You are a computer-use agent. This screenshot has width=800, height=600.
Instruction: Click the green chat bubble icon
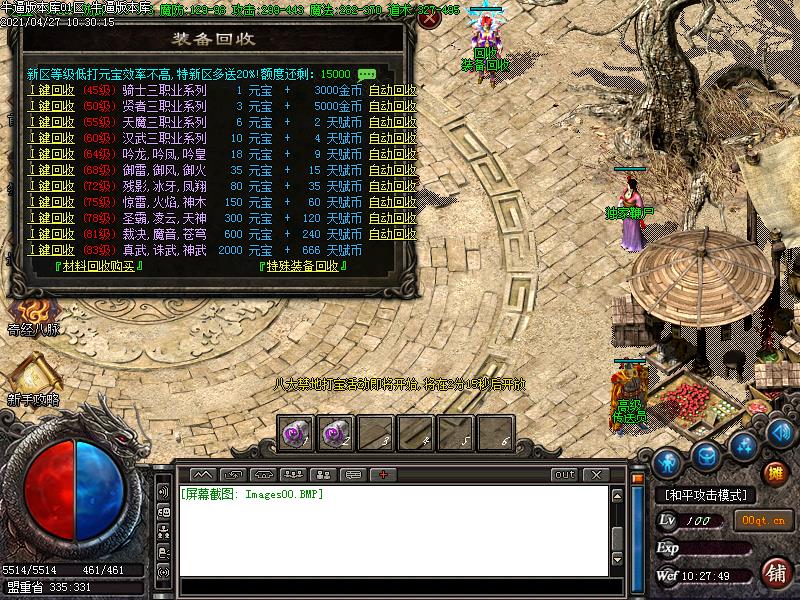[367, 75]
